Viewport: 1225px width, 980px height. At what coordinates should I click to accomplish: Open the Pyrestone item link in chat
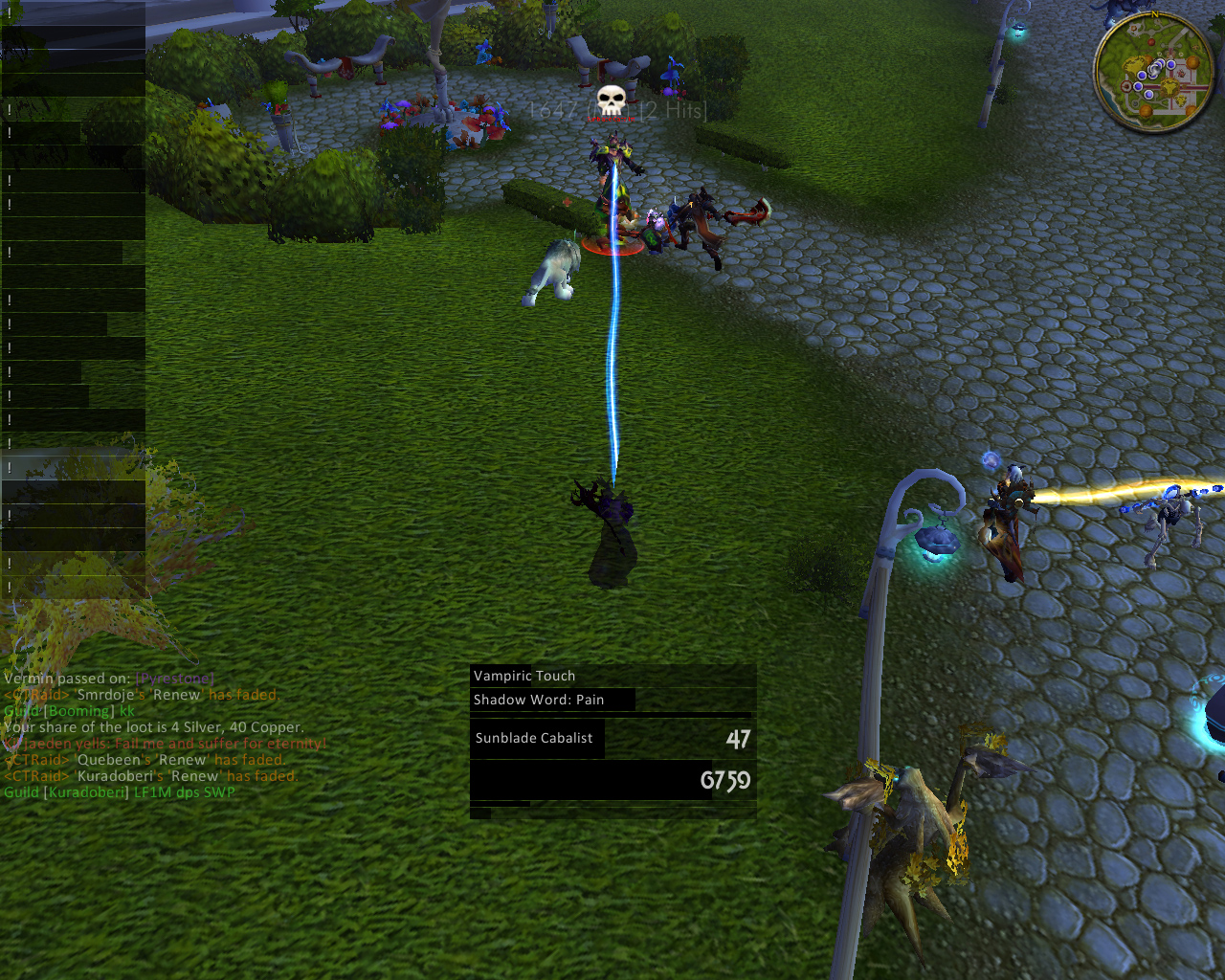(x=175, y=679)
